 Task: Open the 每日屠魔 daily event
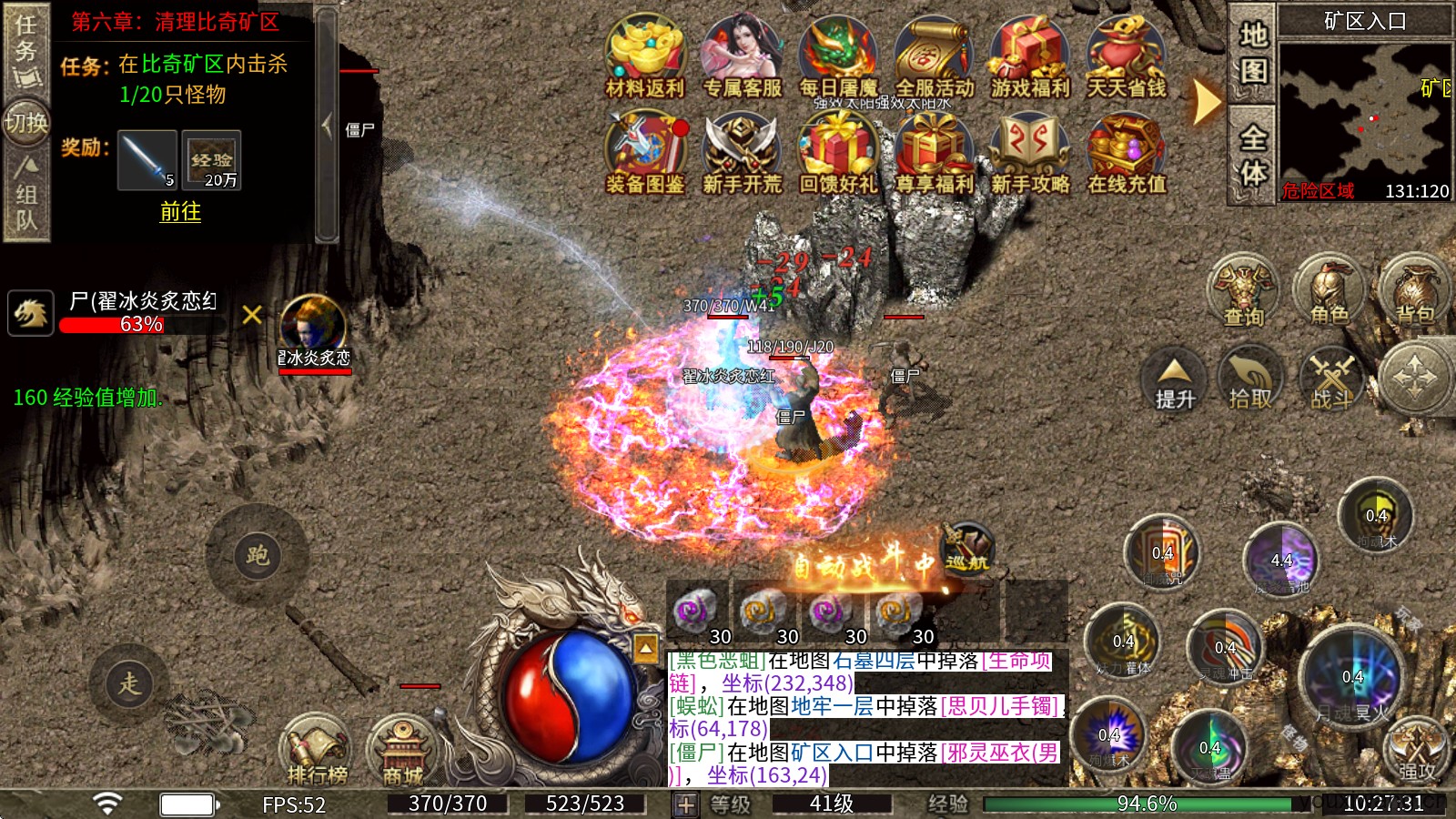click(x=838, y=53)
